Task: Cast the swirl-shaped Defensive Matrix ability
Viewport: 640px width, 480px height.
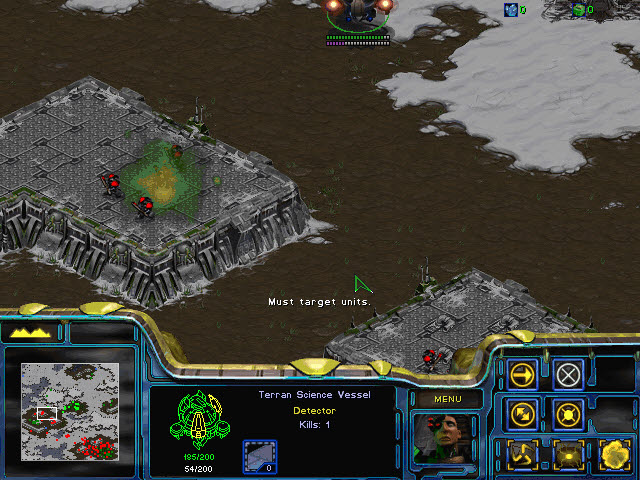Action: (524, 453)
